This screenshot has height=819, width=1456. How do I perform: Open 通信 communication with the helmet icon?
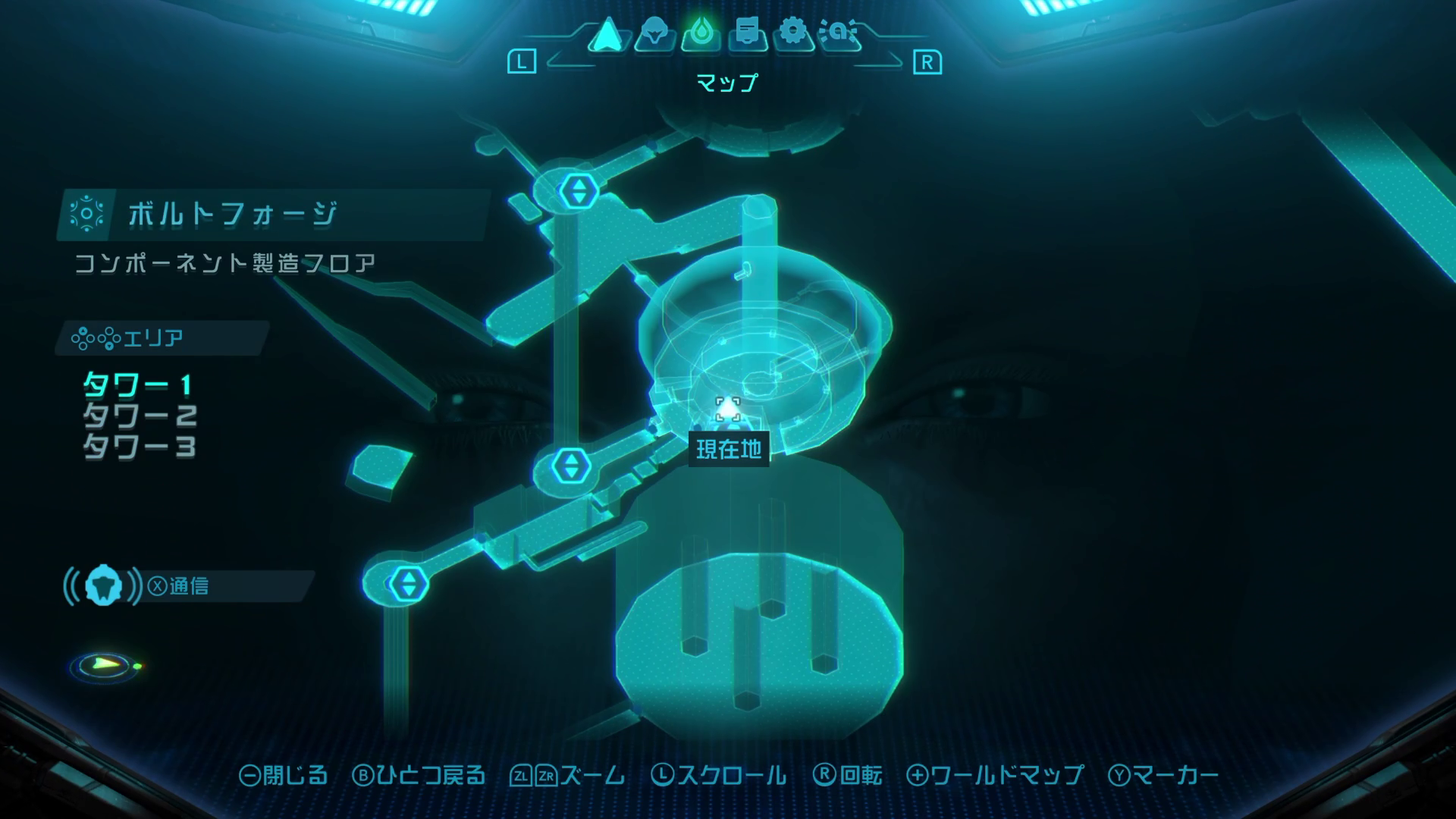click(104, 586)
